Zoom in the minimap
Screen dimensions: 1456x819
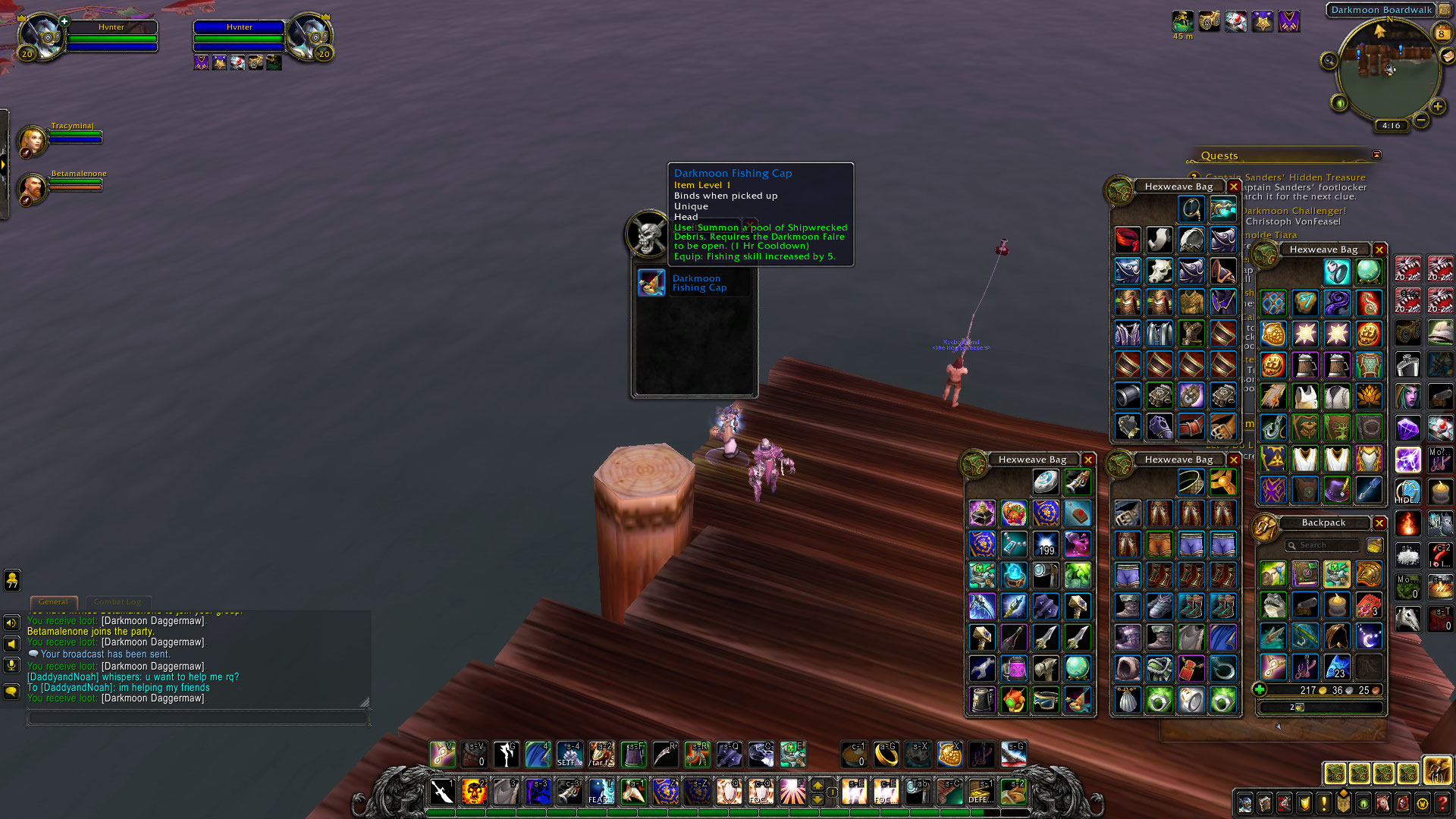coord(1437,107)
